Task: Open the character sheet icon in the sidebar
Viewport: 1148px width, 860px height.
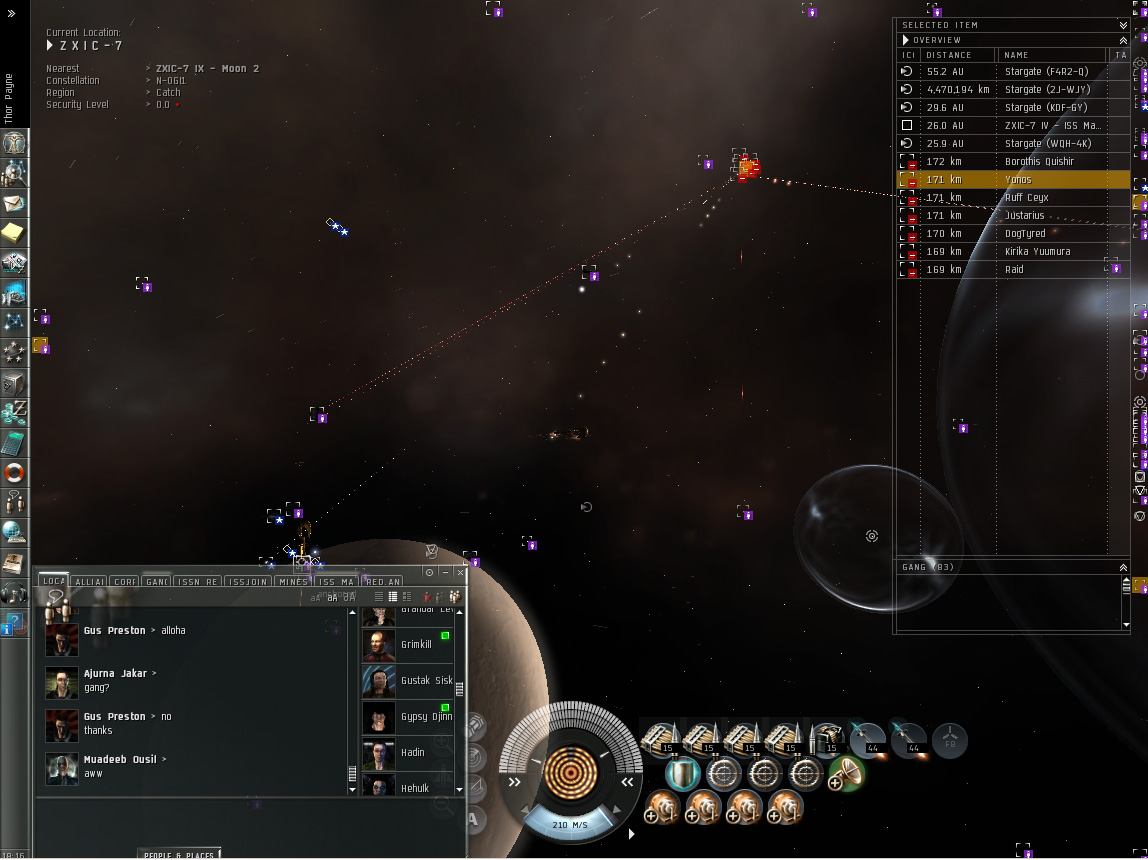Action: tap(14, 143)
